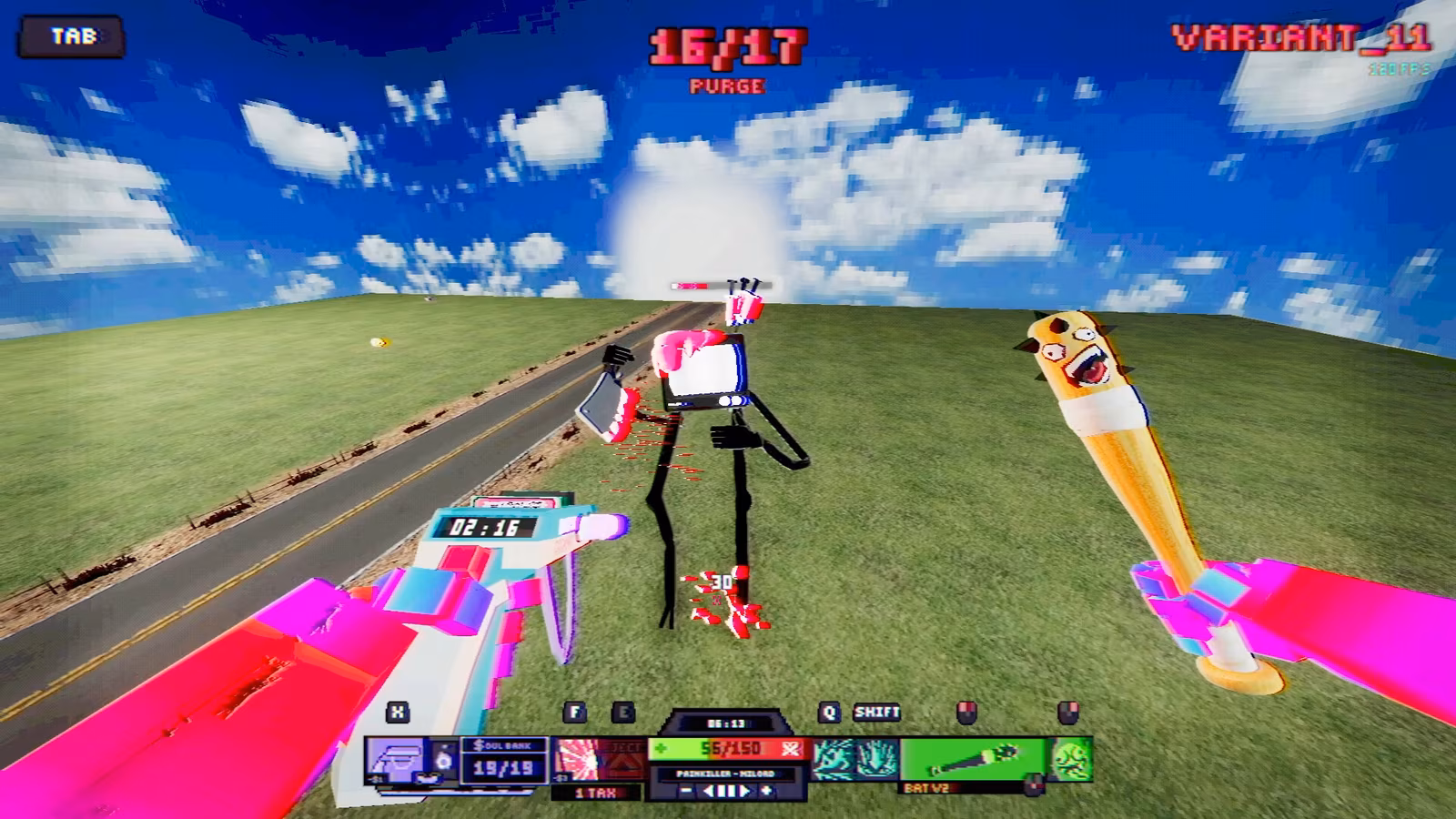1456x819 pixels.
Task: Select the pistol weapon slot
Action: 398,759
